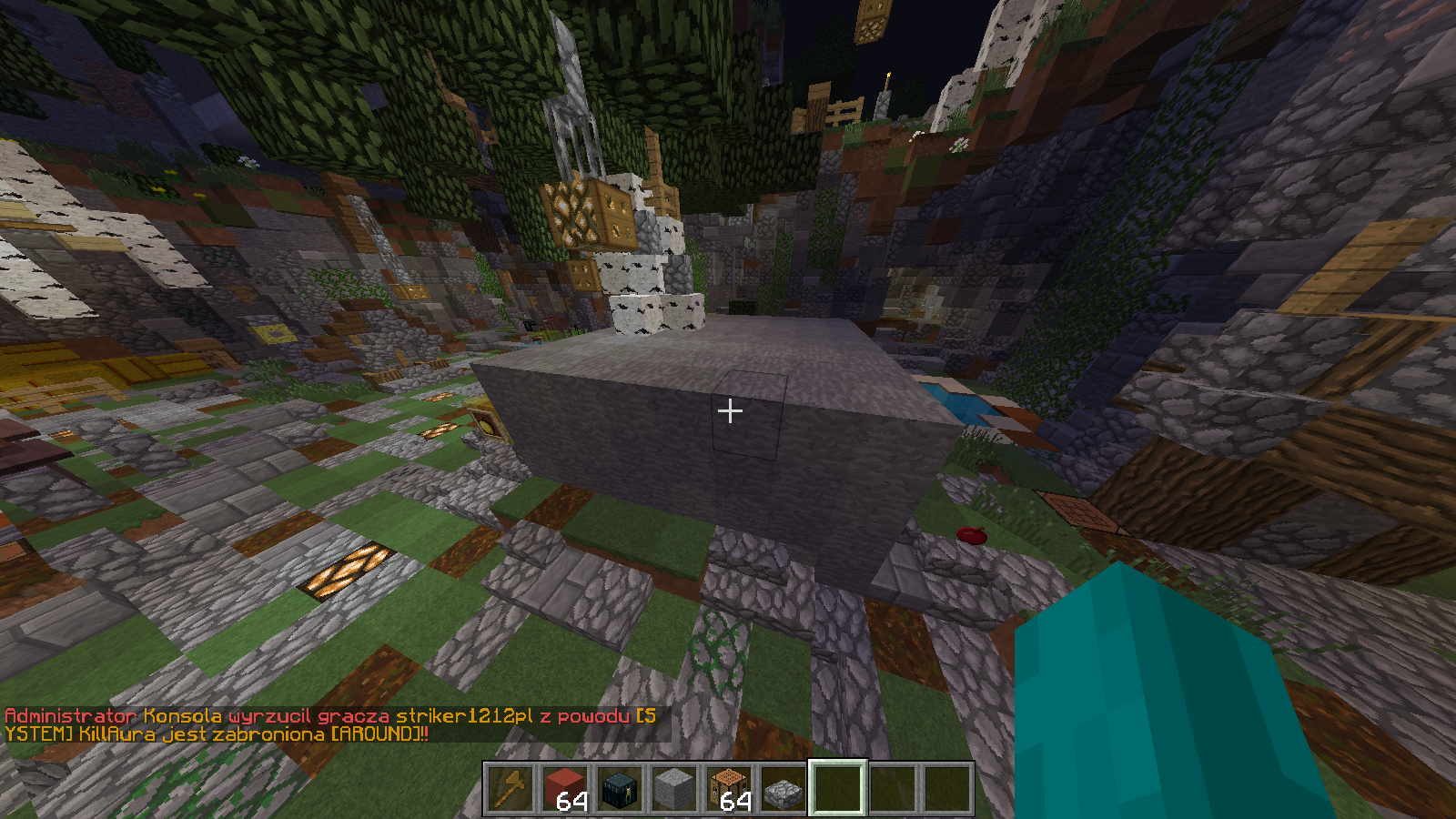1456x819 pixels.
Task: Pick the crafting table stack slot
Action: click(x=729, y=788)
